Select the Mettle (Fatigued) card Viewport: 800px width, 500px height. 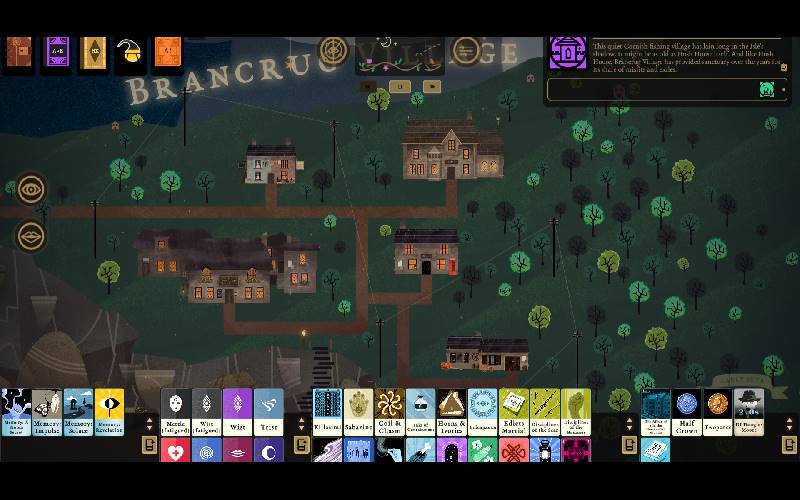click(176, 412)
